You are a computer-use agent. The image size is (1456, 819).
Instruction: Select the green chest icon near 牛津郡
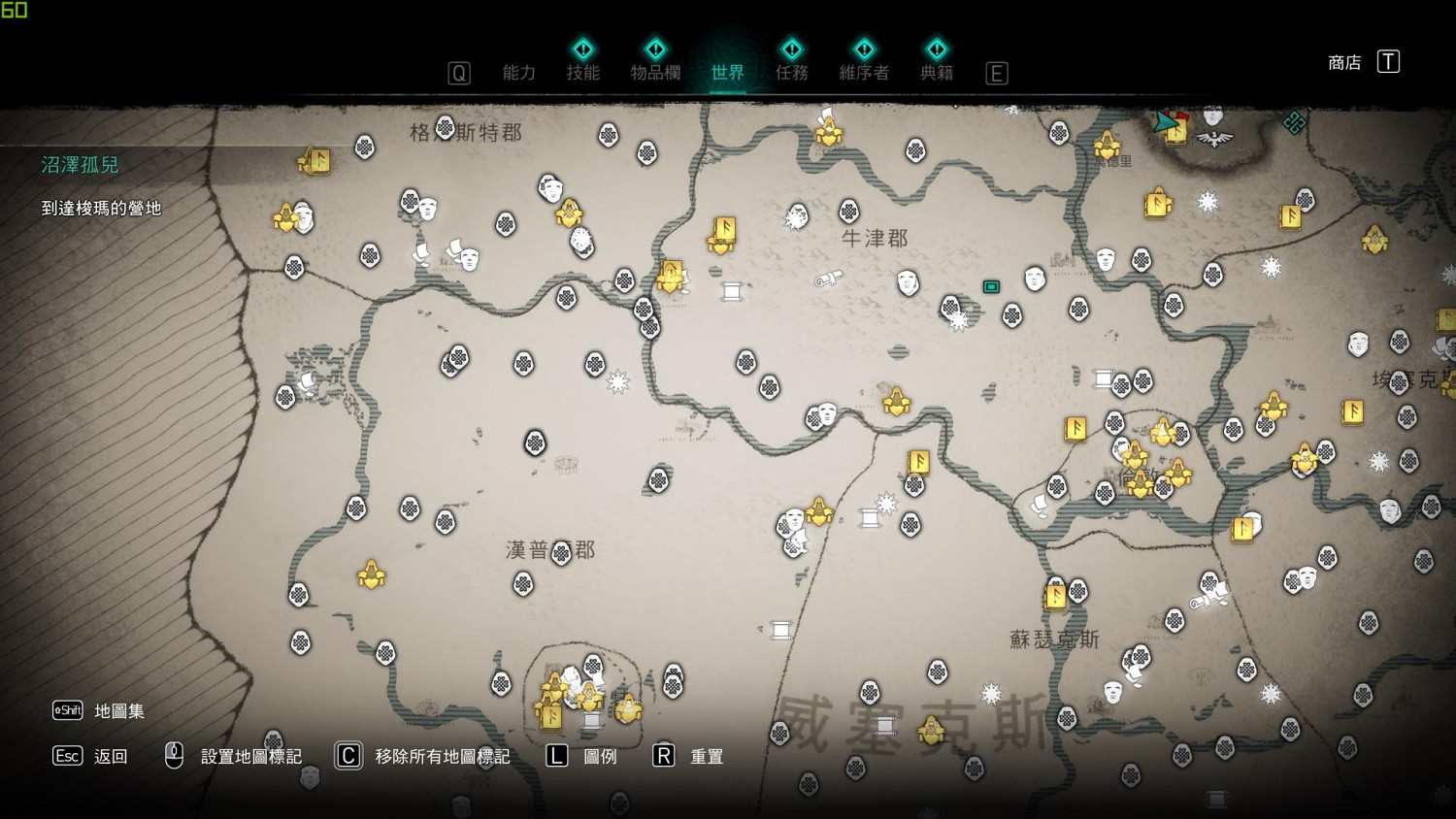click(x=991, y=287)
